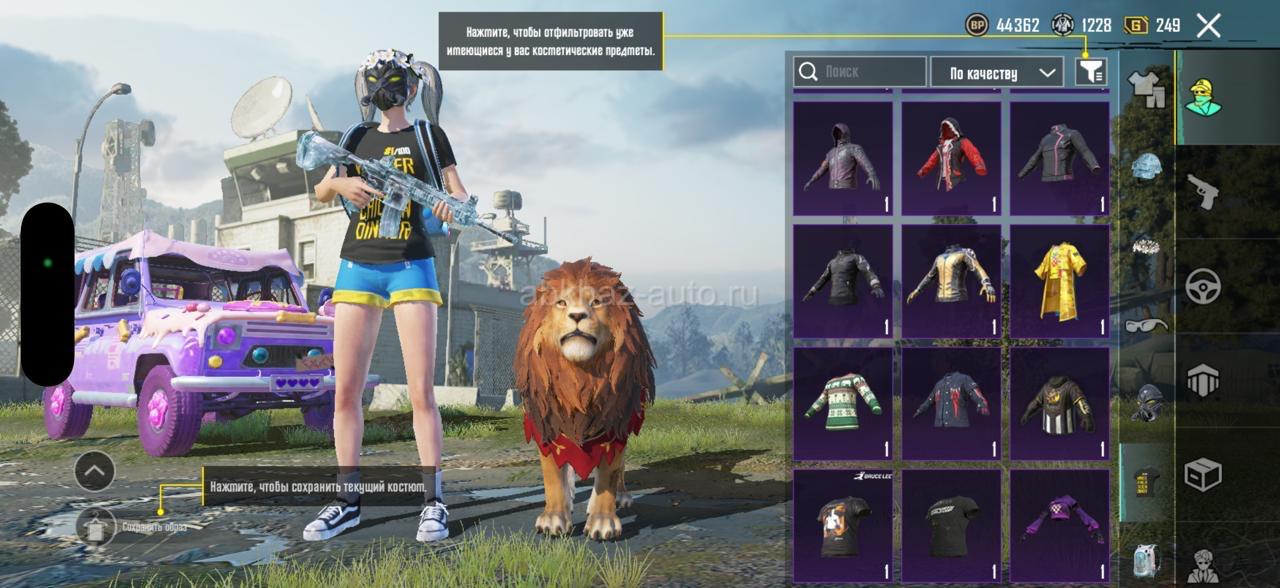Screen dimensions: 1280x588
Task: Show the helmet subcategory
Action: tap(1147, 166)
